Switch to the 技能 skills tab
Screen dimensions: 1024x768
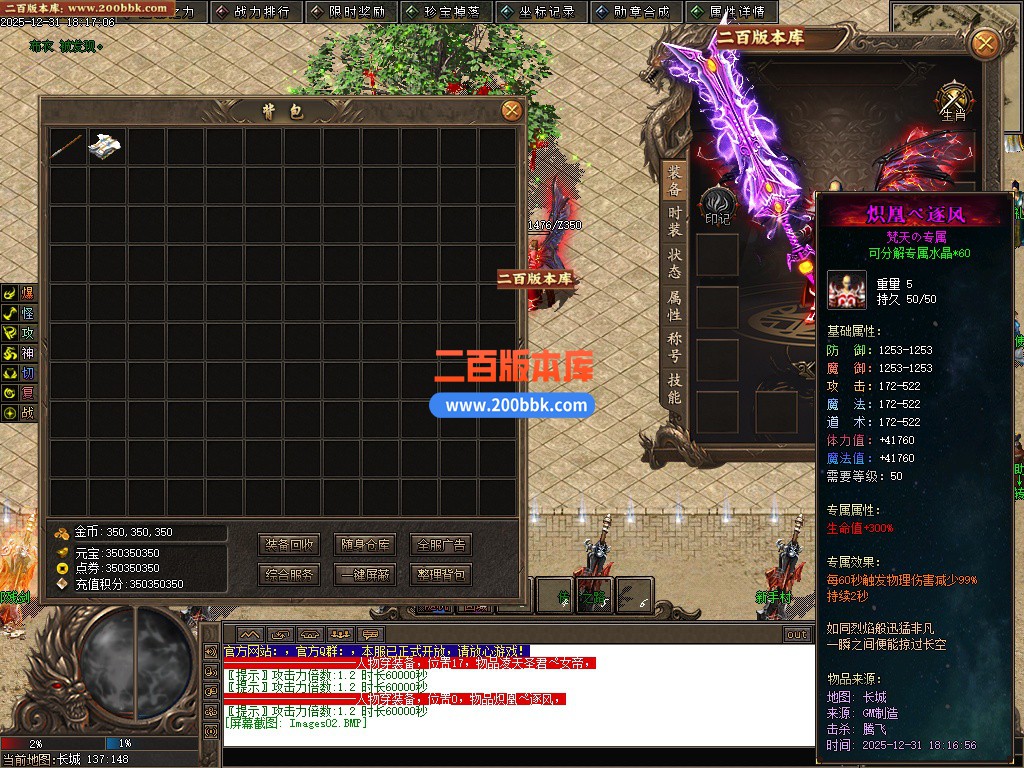pos(675,389)
